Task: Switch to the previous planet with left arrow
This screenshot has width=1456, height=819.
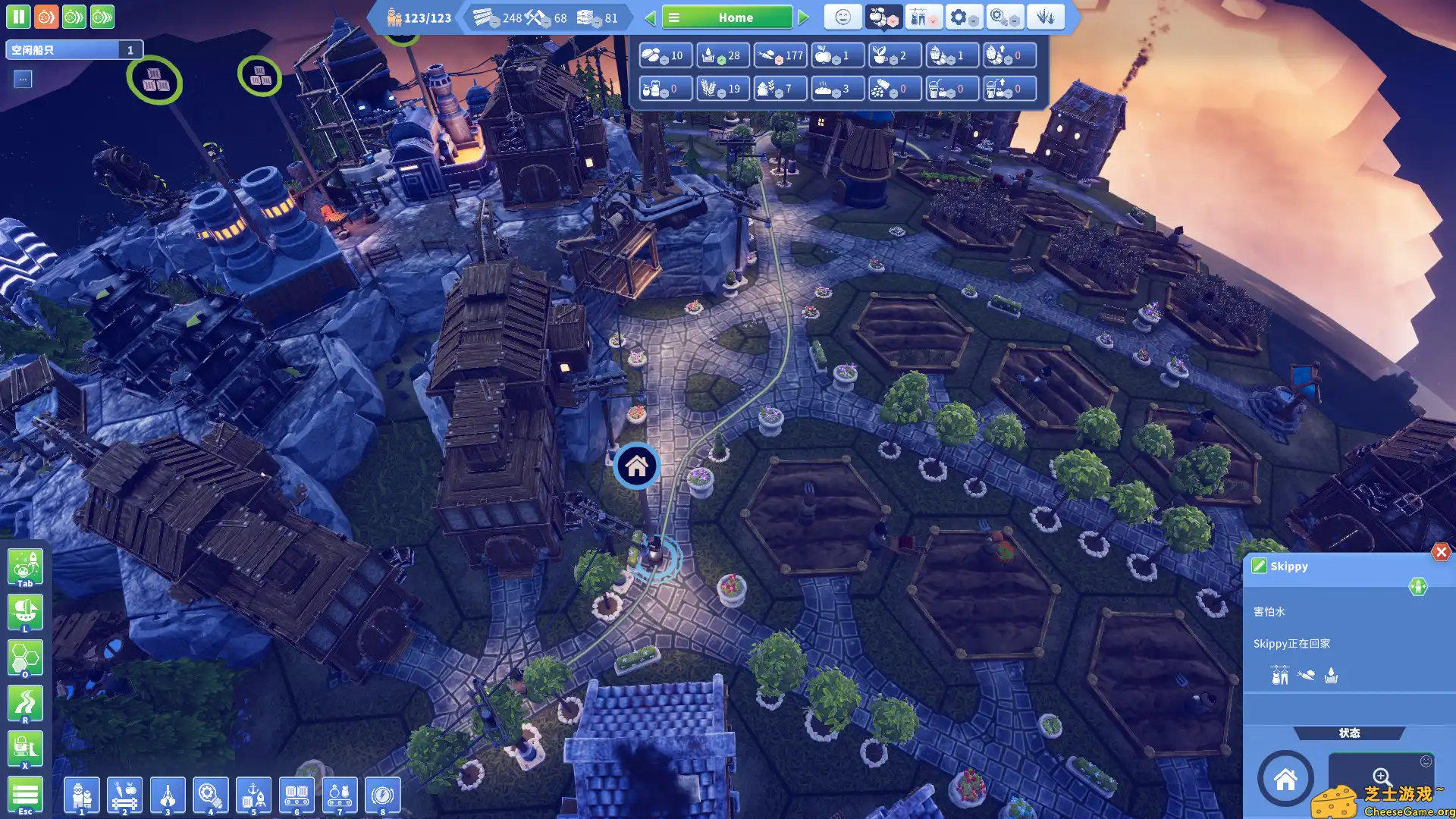Action: (650, 17)
